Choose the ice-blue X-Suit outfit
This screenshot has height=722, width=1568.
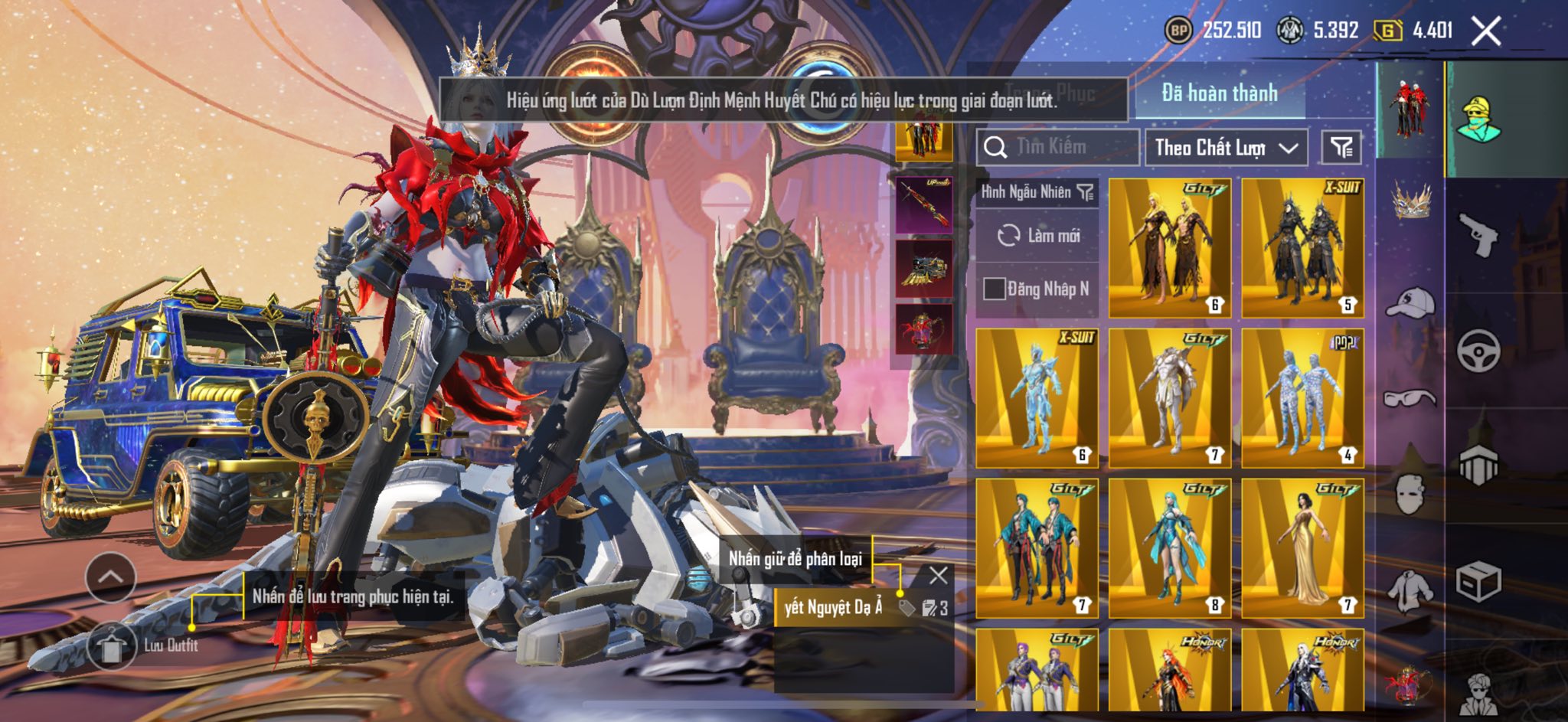coord(1037,398)
